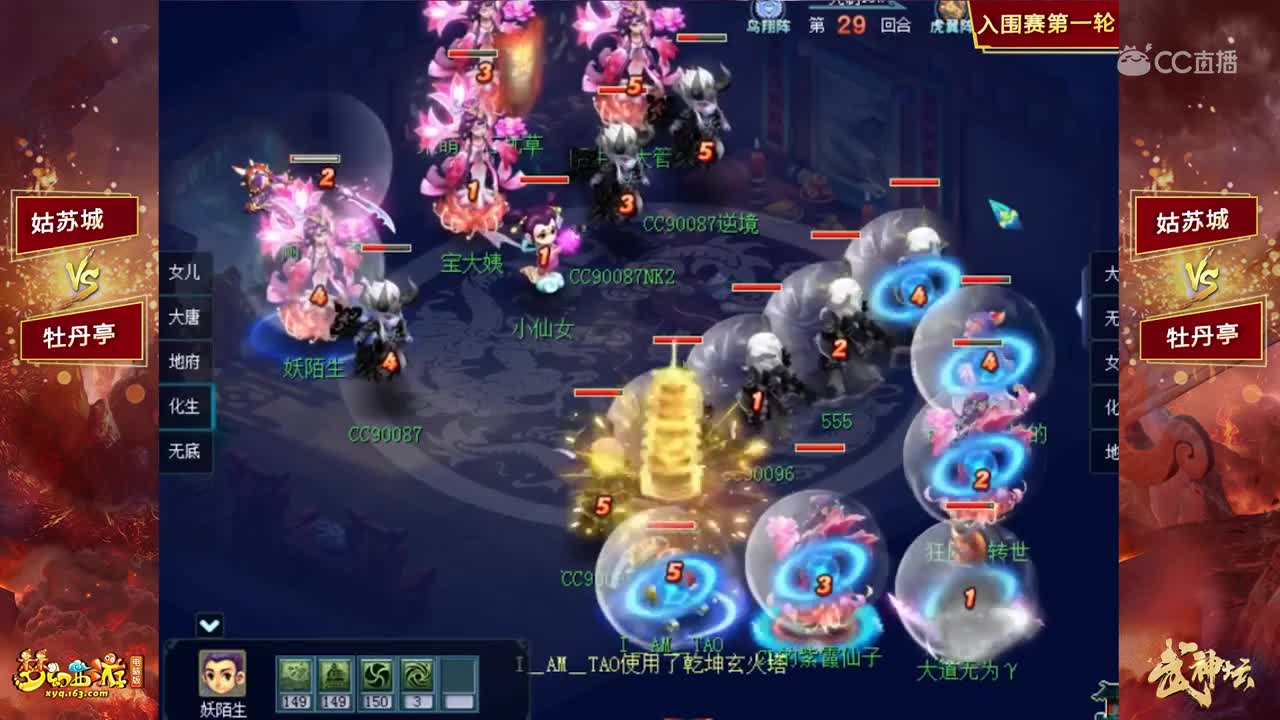Toggle the 女儿 channel tab

[186, 273]
